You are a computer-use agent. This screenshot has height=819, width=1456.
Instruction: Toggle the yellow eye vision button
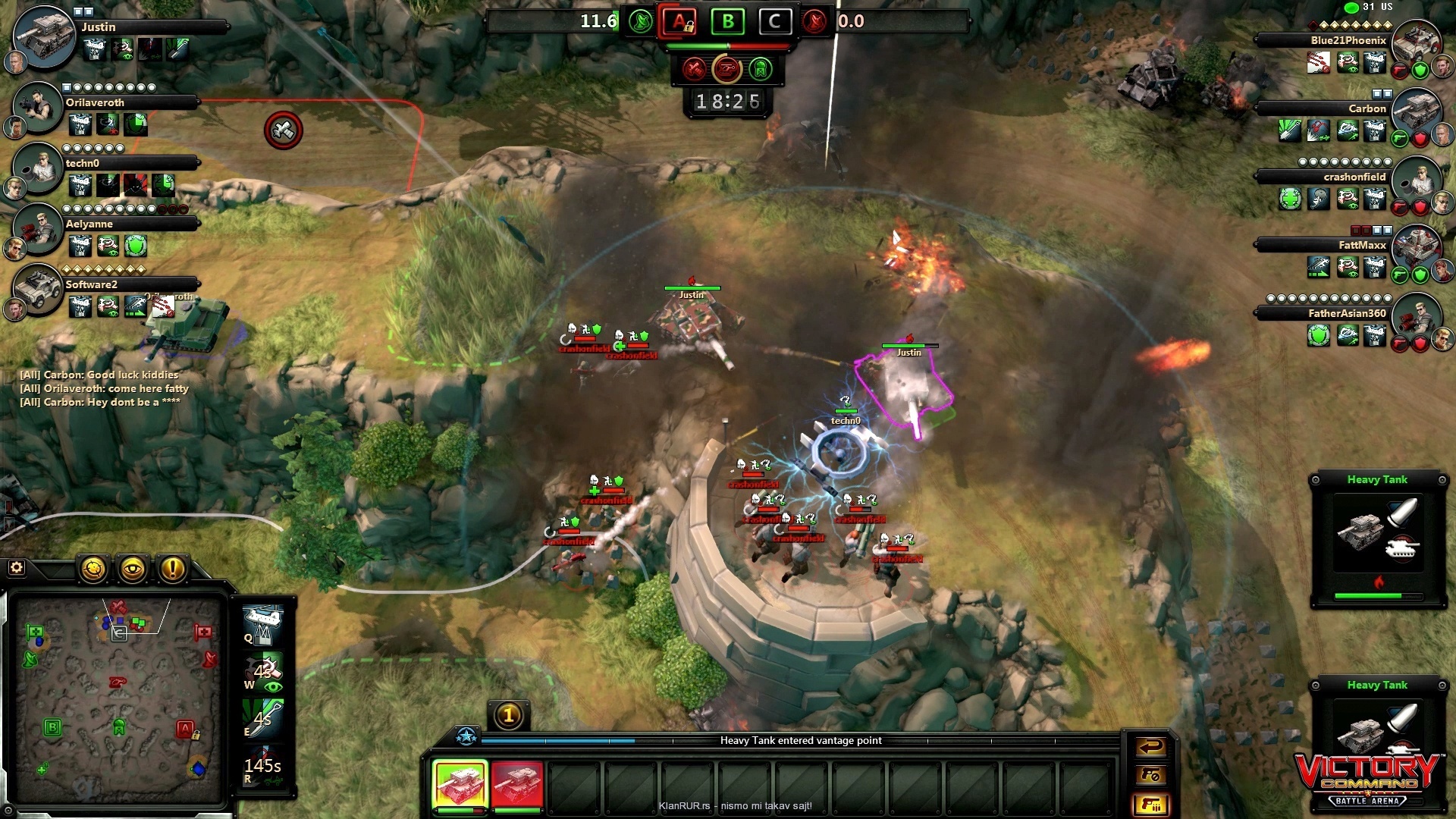pyautogui.click(x=133, y=569)
